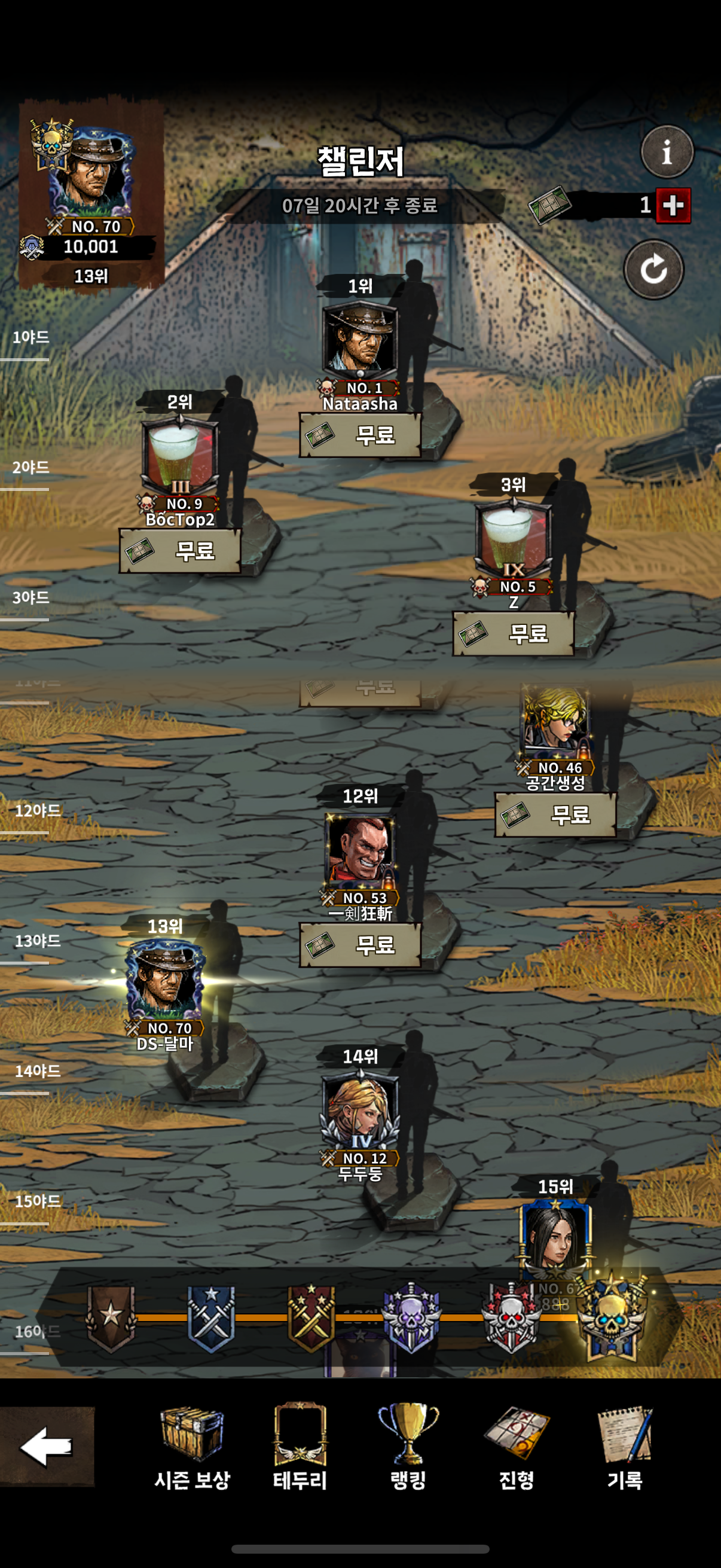
Task: View BocTop2's beer mug avatar
Action: 180,454
